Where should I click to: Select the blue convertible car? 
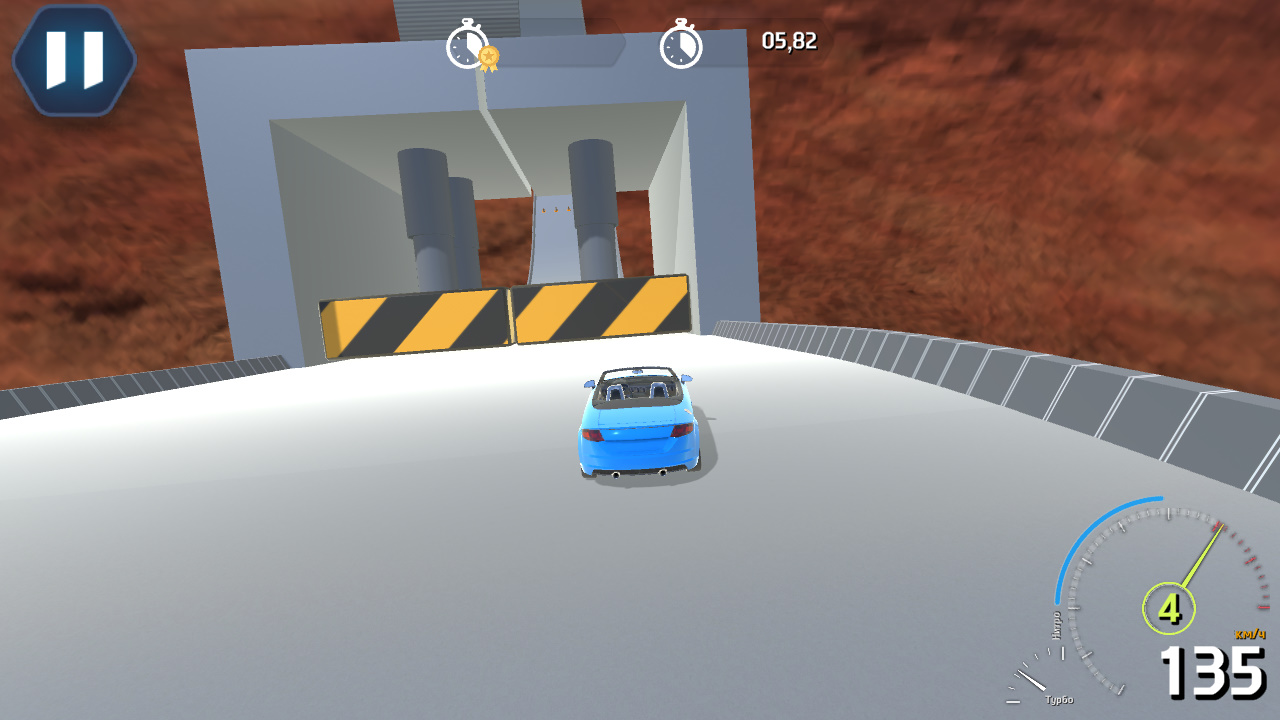[x=637, y=420]
